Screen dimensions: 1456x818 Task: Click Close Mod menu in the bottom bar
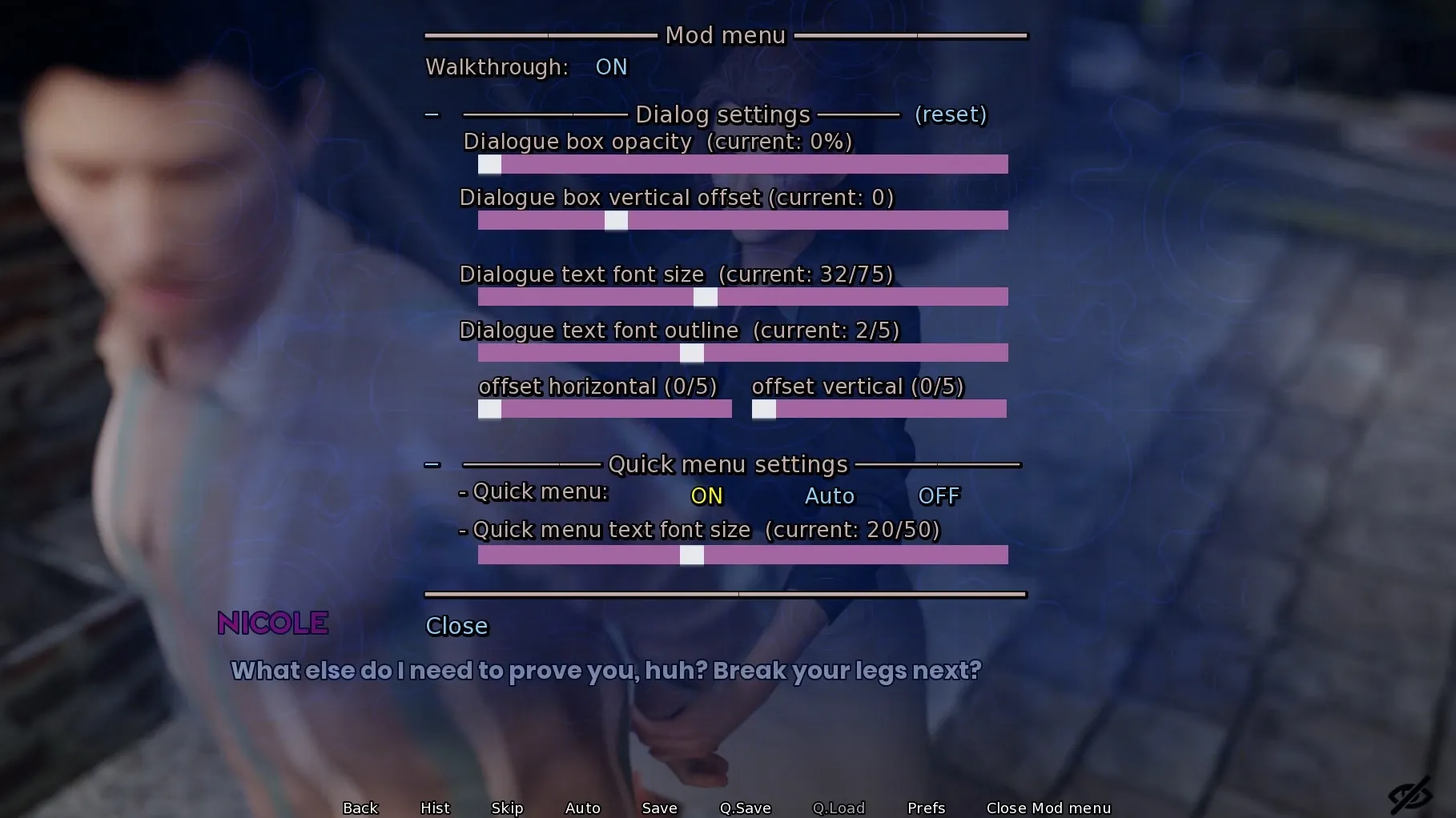tap(1048, 808)
